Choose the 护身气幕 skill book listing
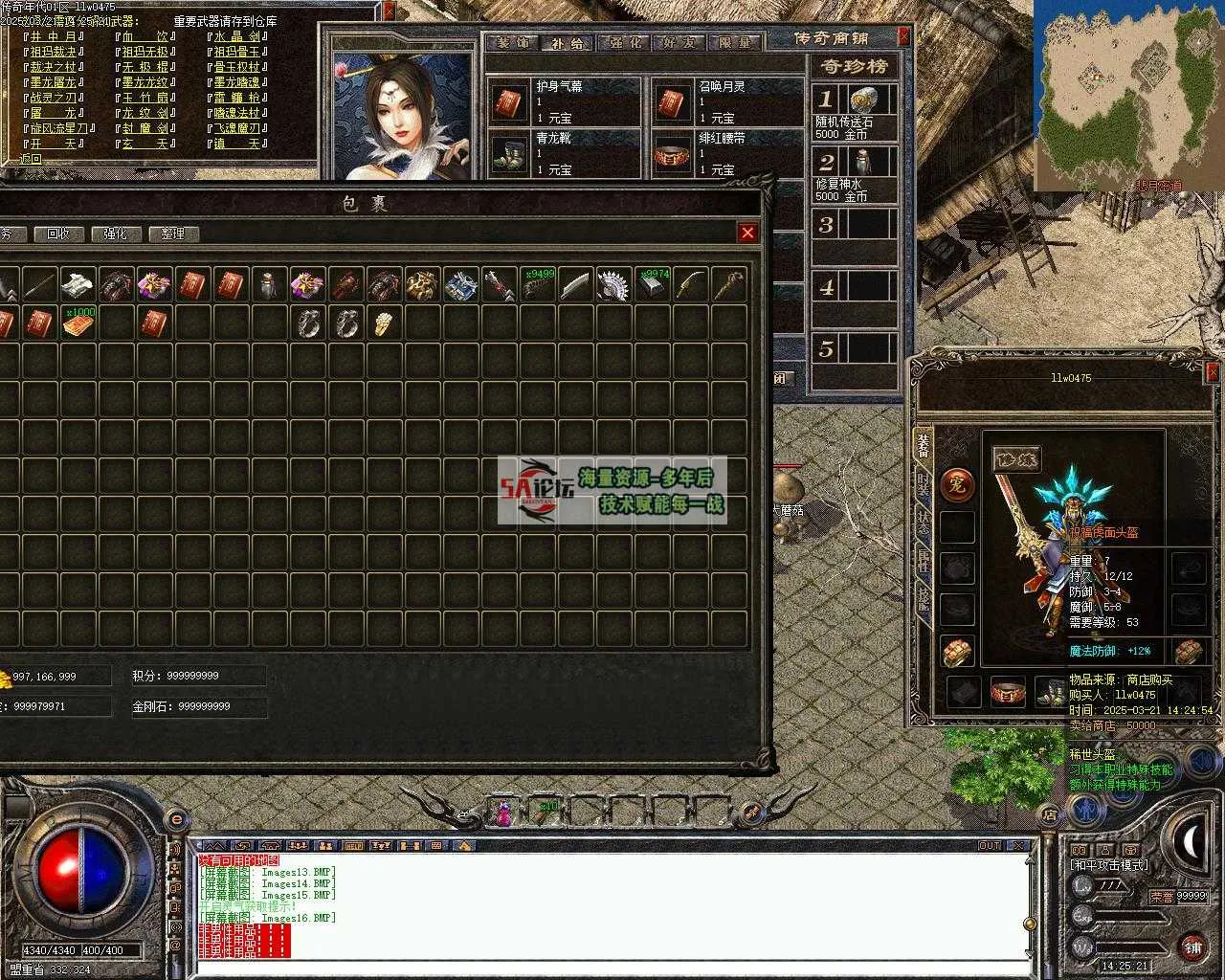This screenshot has height=980, width=1225. (x=565, y=101)
